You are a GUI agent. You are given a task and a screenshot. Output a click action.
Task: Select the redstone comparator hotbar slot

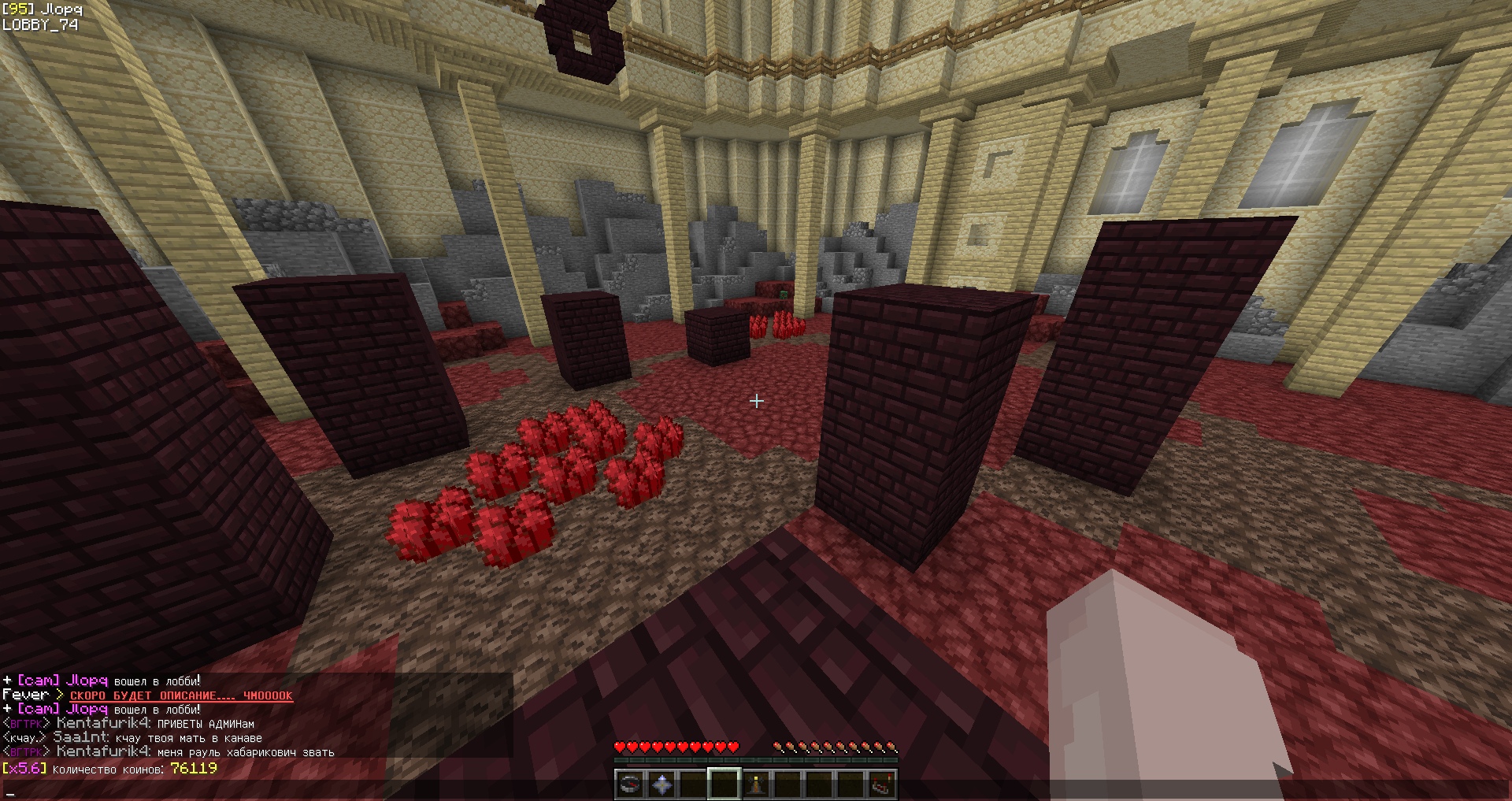882,784
